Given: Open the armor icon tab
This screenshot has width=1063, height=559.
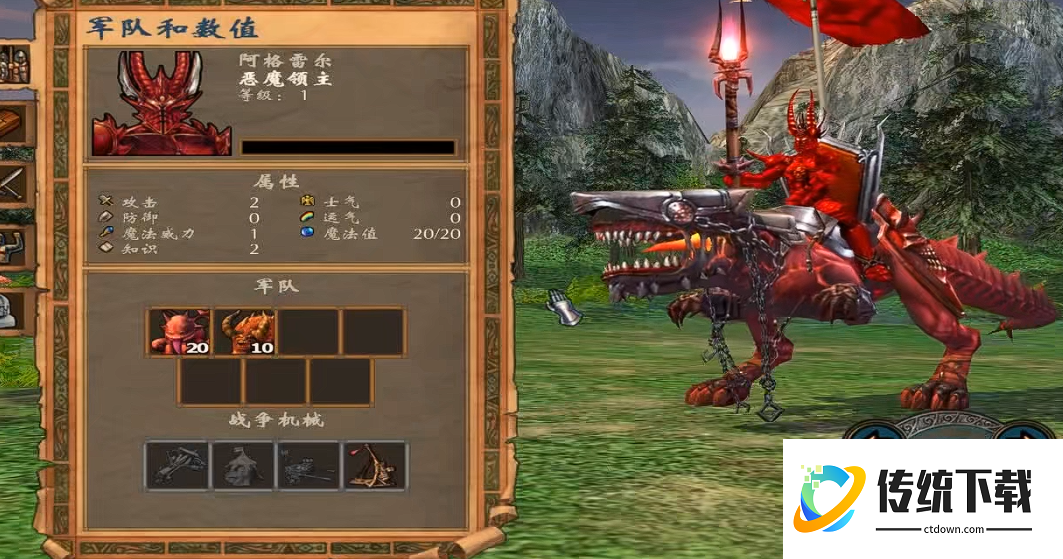Looking at the screenshot, I should pos(16,245).
